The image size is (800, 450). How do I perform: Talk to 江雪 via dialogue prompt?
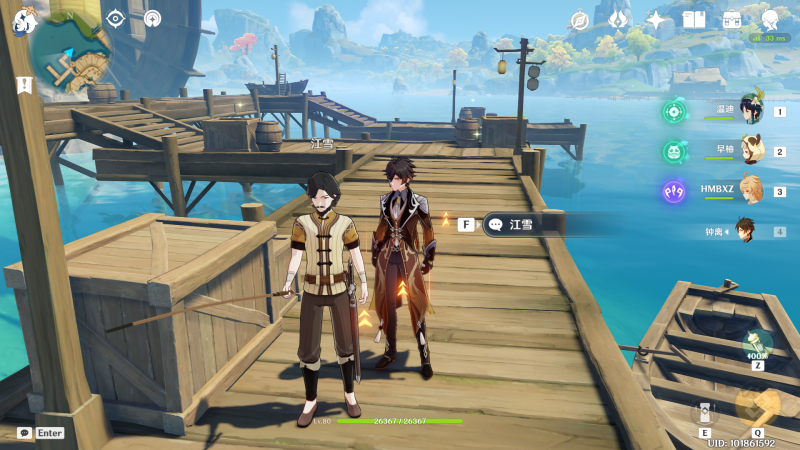tap(520, 225)
